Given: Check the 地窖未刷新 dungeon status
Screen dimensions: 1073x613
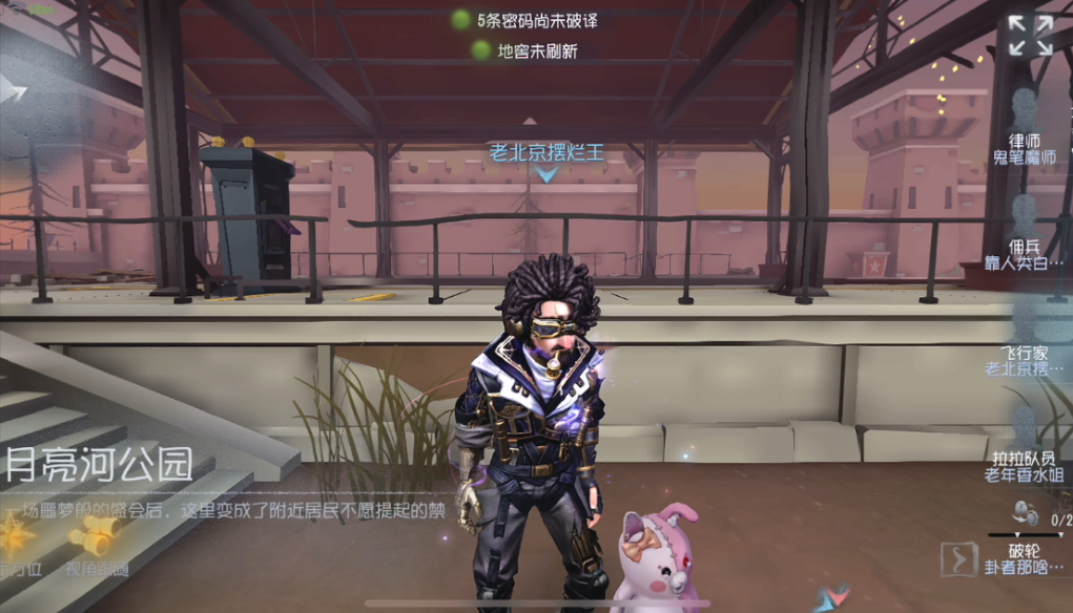Looking at the screenshot, I should 526,49.
